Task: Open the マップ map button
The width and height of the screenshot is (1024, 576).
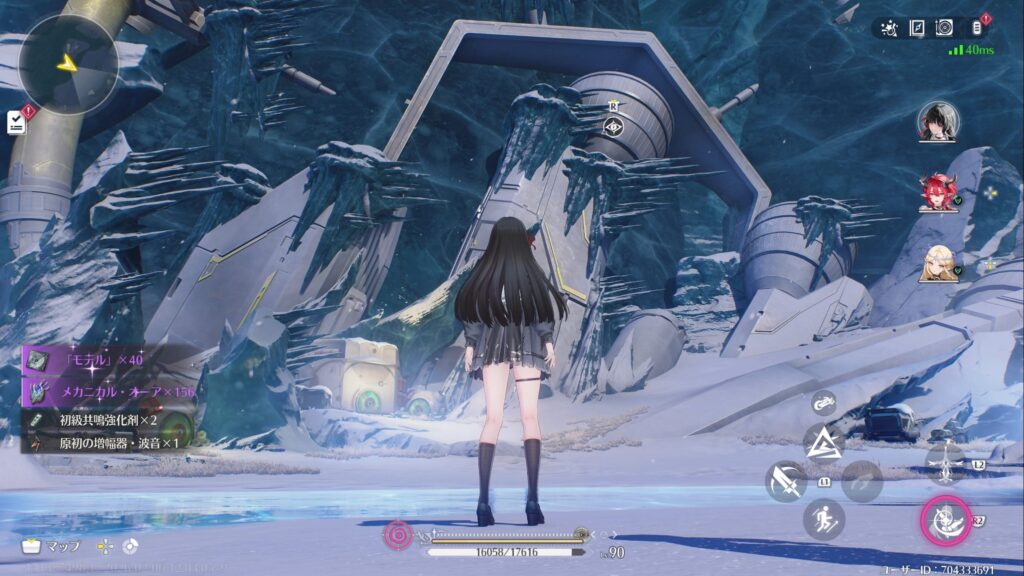Action: (50, 547)
